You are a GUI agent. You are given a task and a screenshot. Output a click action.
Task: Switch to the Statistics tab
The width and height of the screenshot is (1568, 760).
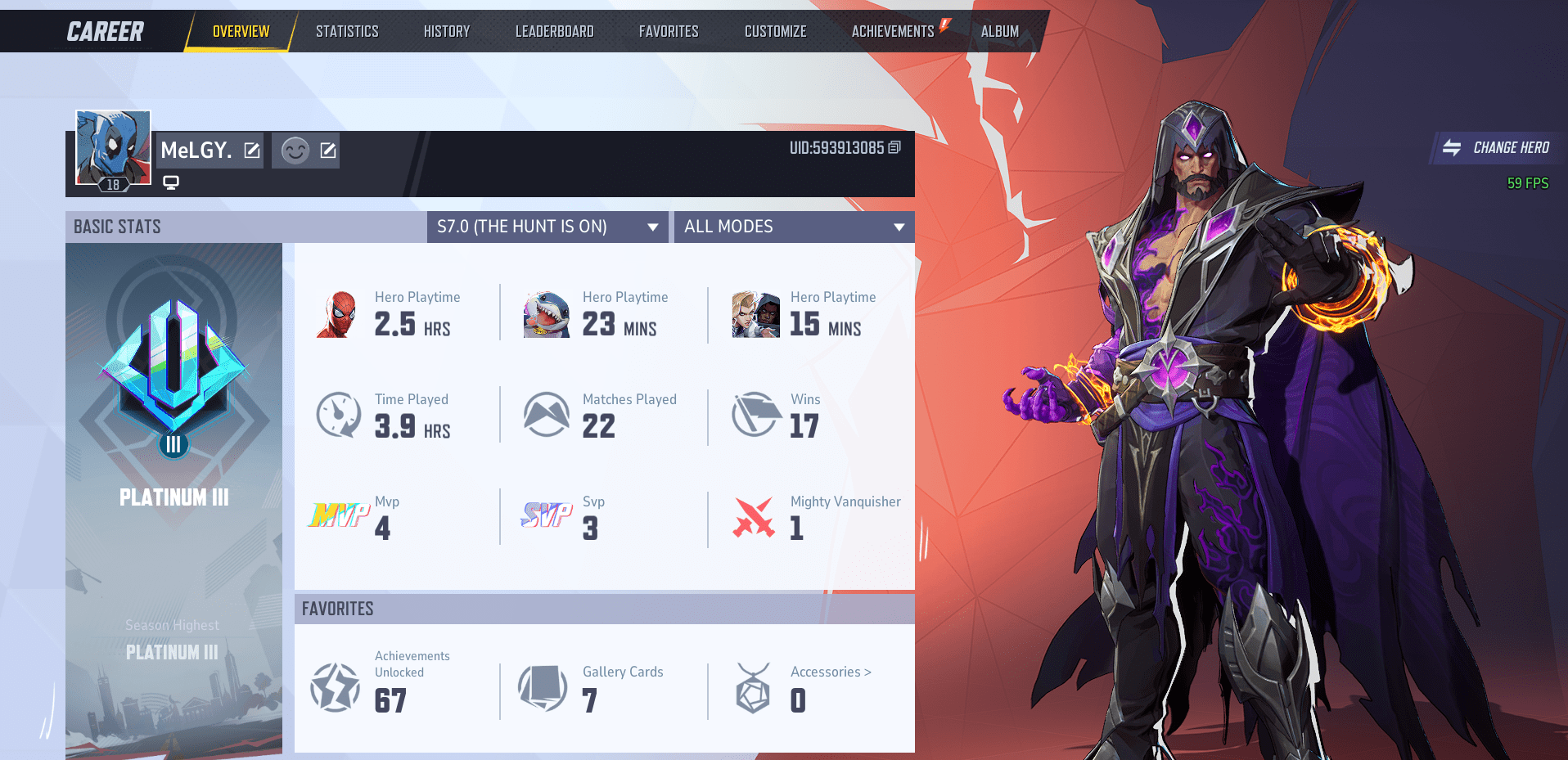(347, 30)
